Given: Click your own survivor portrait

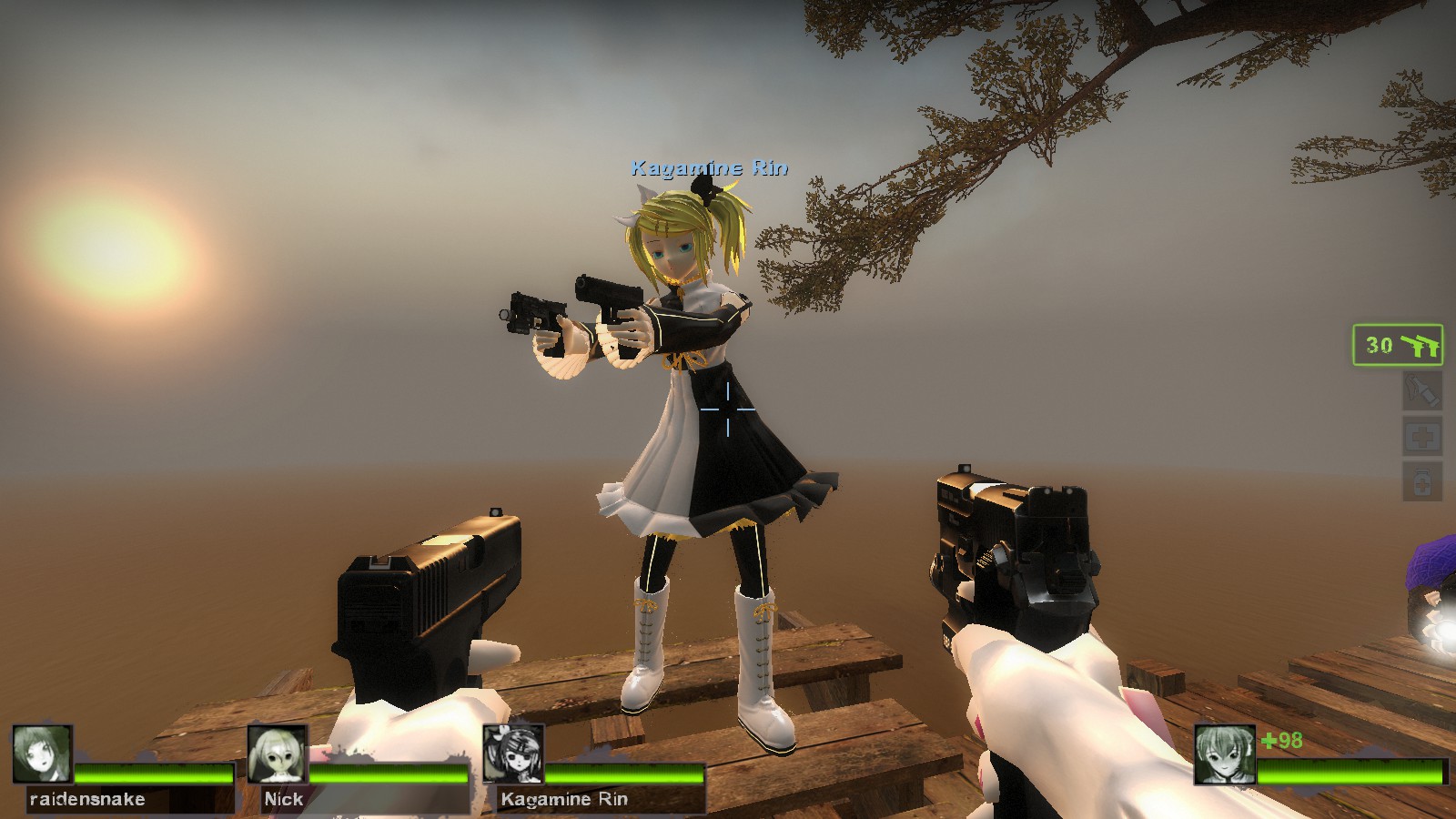Looking at the screenshot, I should tap(1224, 753).
